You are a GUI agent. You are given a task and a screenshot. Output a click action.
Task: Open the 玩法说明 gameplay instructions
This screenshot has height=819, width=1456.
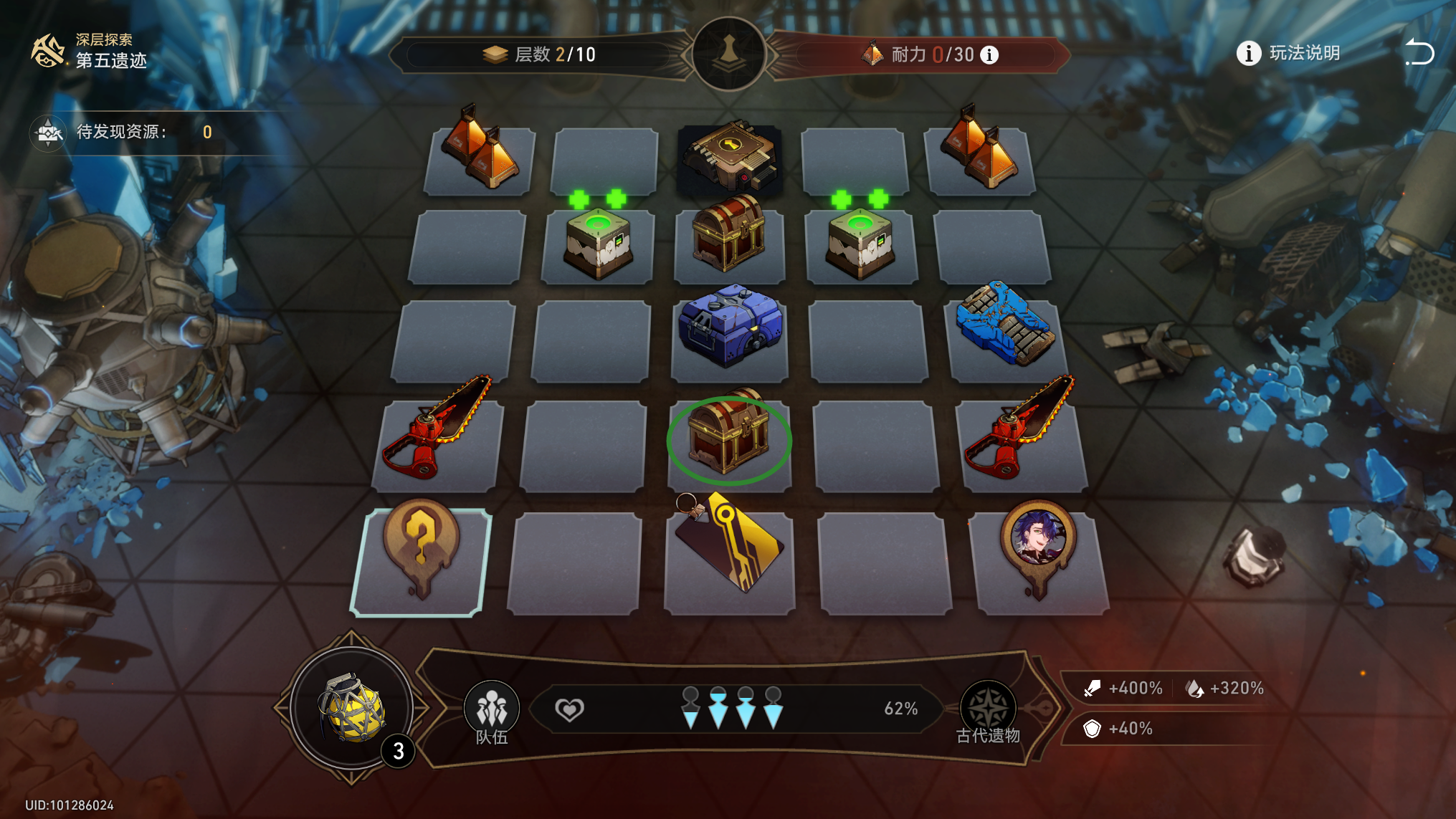(1289, 54)
